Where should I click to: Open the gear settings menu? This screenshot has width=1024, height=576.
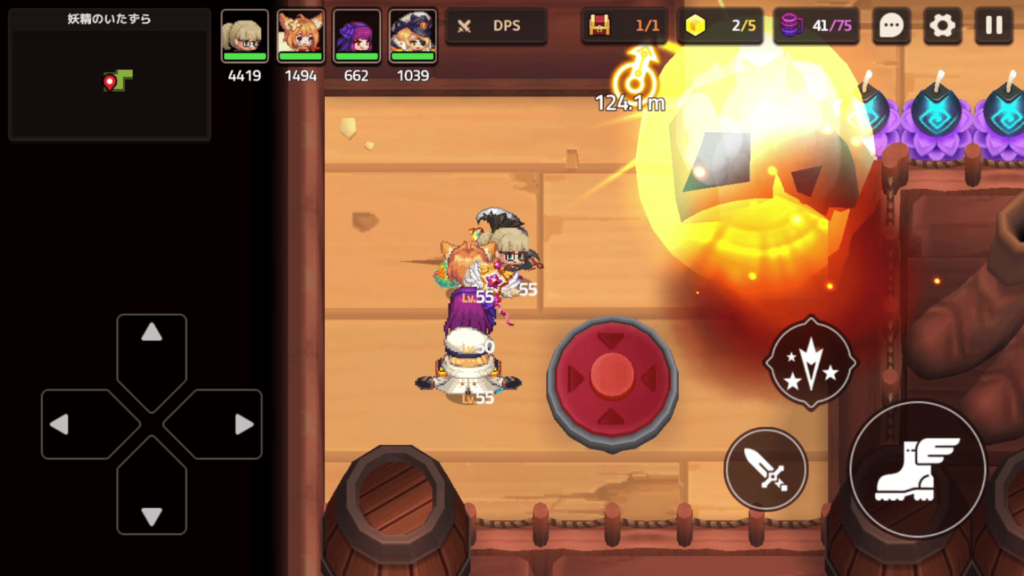click(942, 26)
